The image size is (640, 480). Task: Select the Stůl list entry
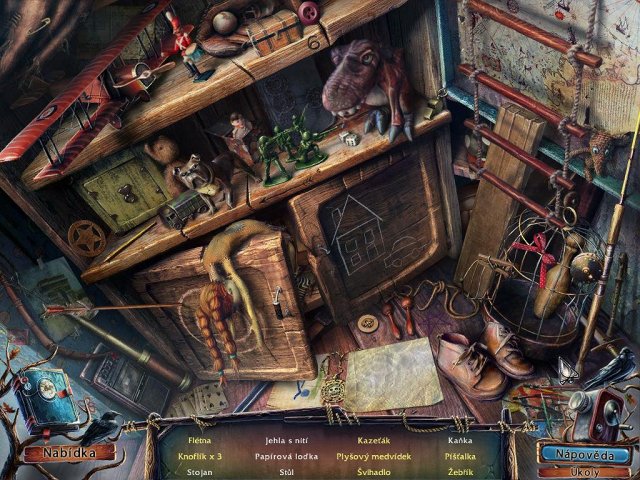pos(285,471)
